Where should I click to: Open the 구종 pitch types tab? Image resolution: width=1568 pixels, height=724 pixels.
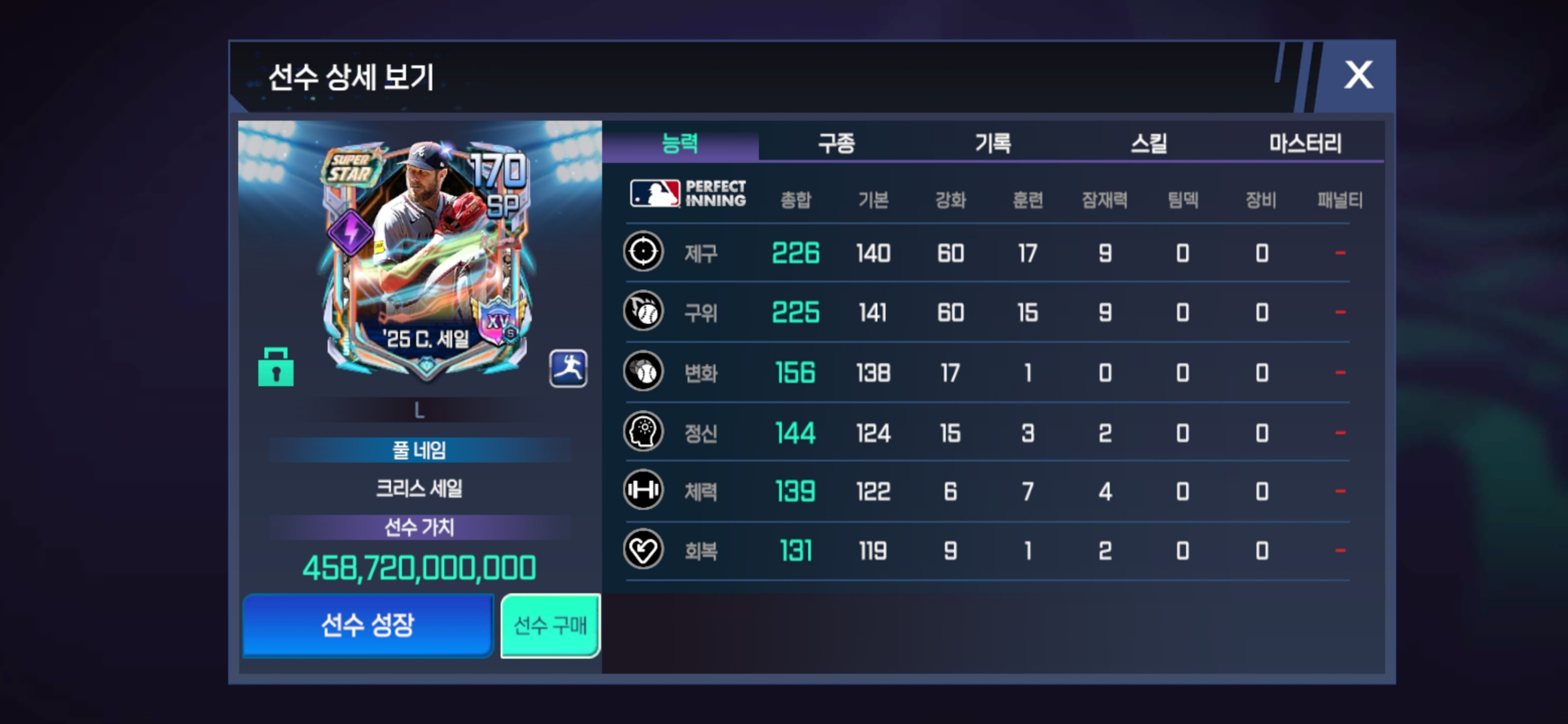click(x=836, y=143)
